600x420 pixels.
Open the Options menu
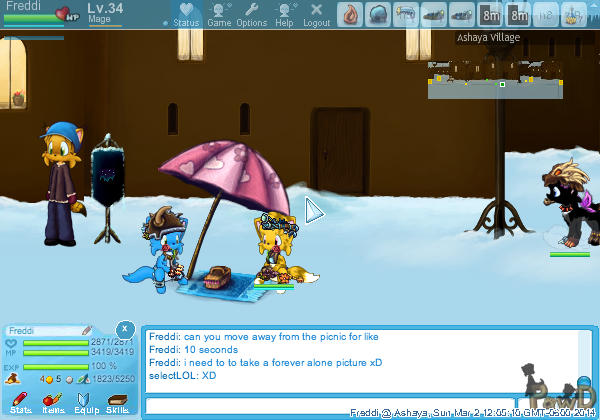251,14
